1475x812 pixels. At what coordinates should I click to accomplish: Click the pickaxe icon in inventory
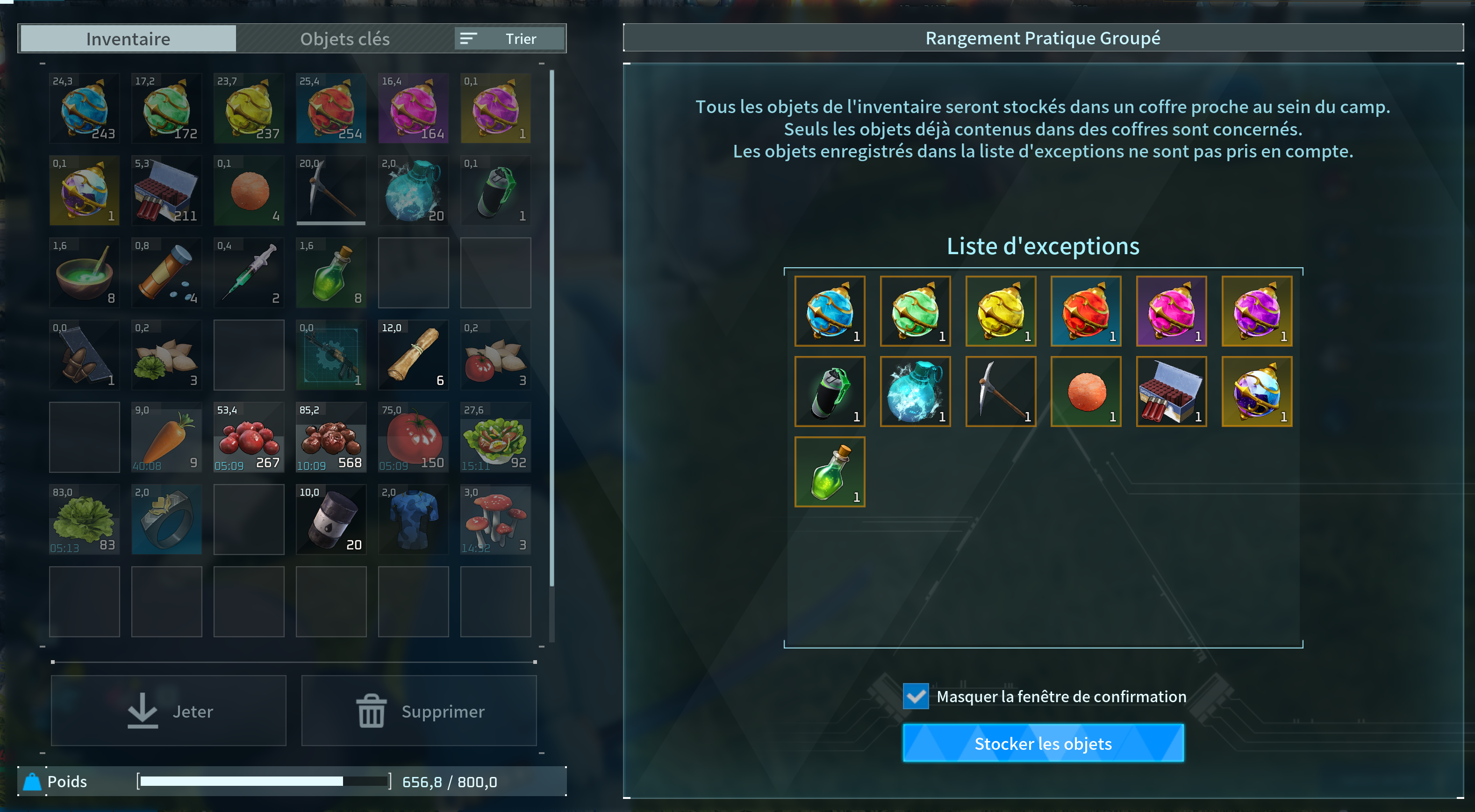coord(331,191)
